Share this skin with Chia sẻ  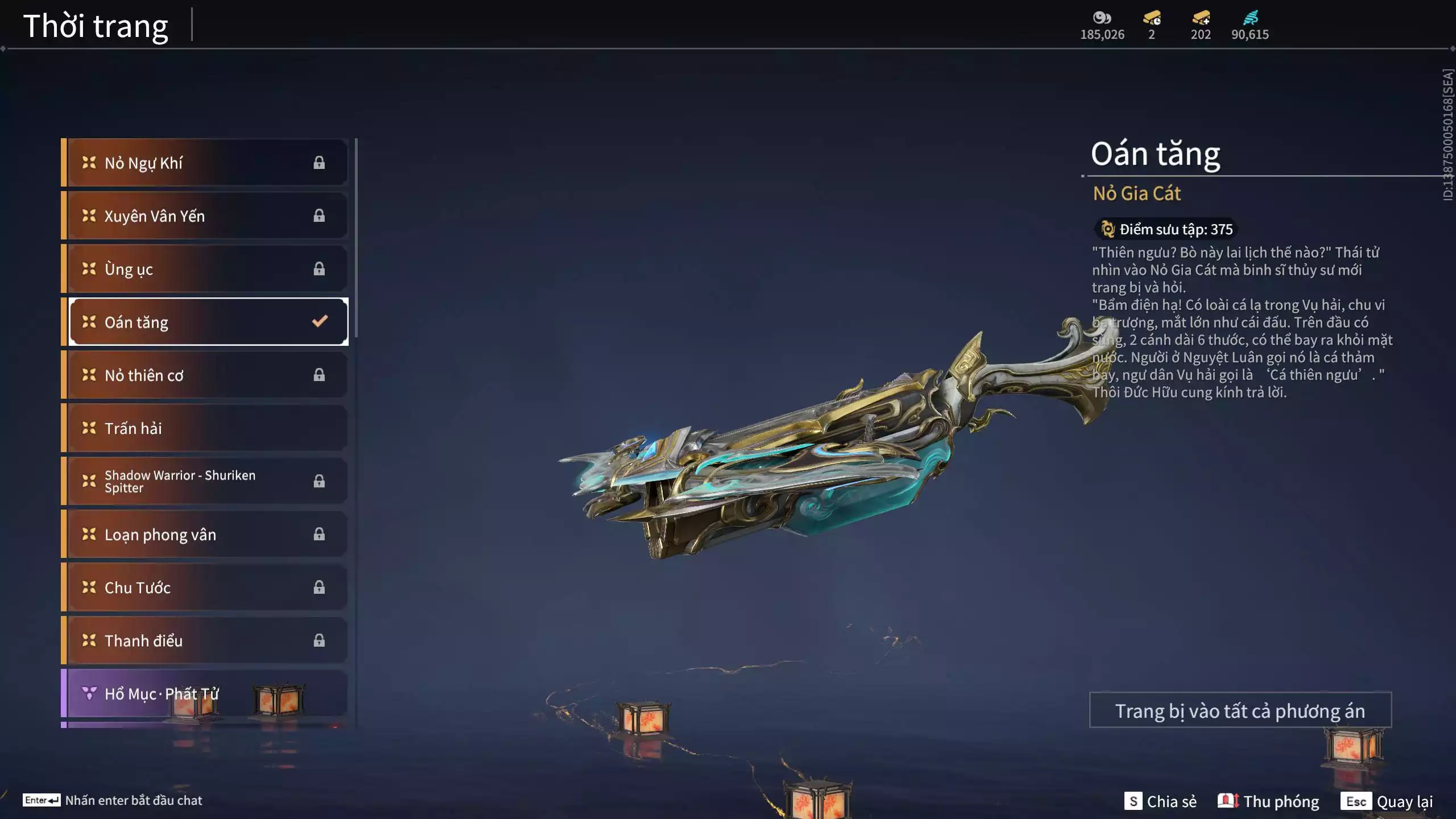(x=1161, y=801)
